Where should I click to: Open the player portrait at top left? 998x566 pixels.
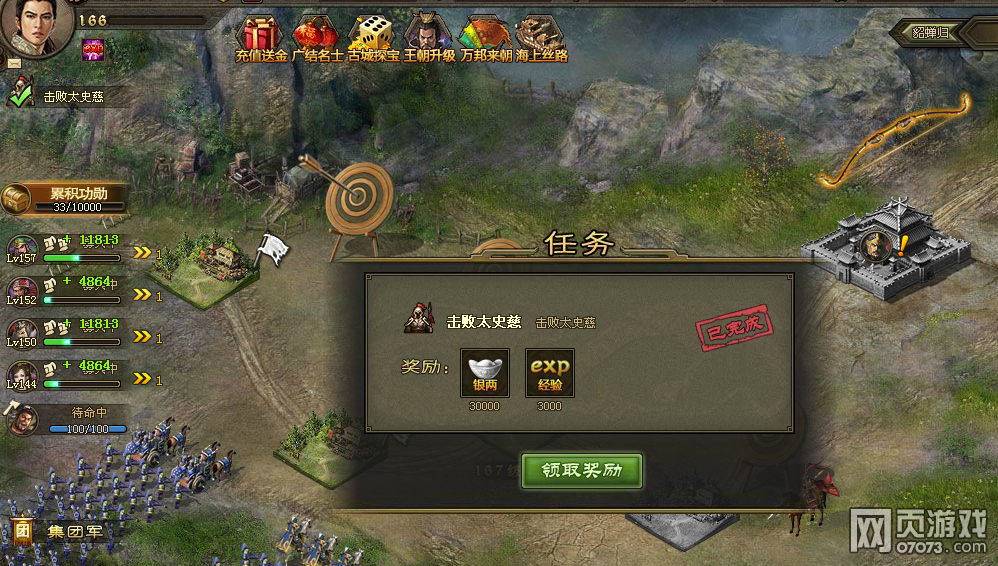pyautogui.click(x=35, y=26)
